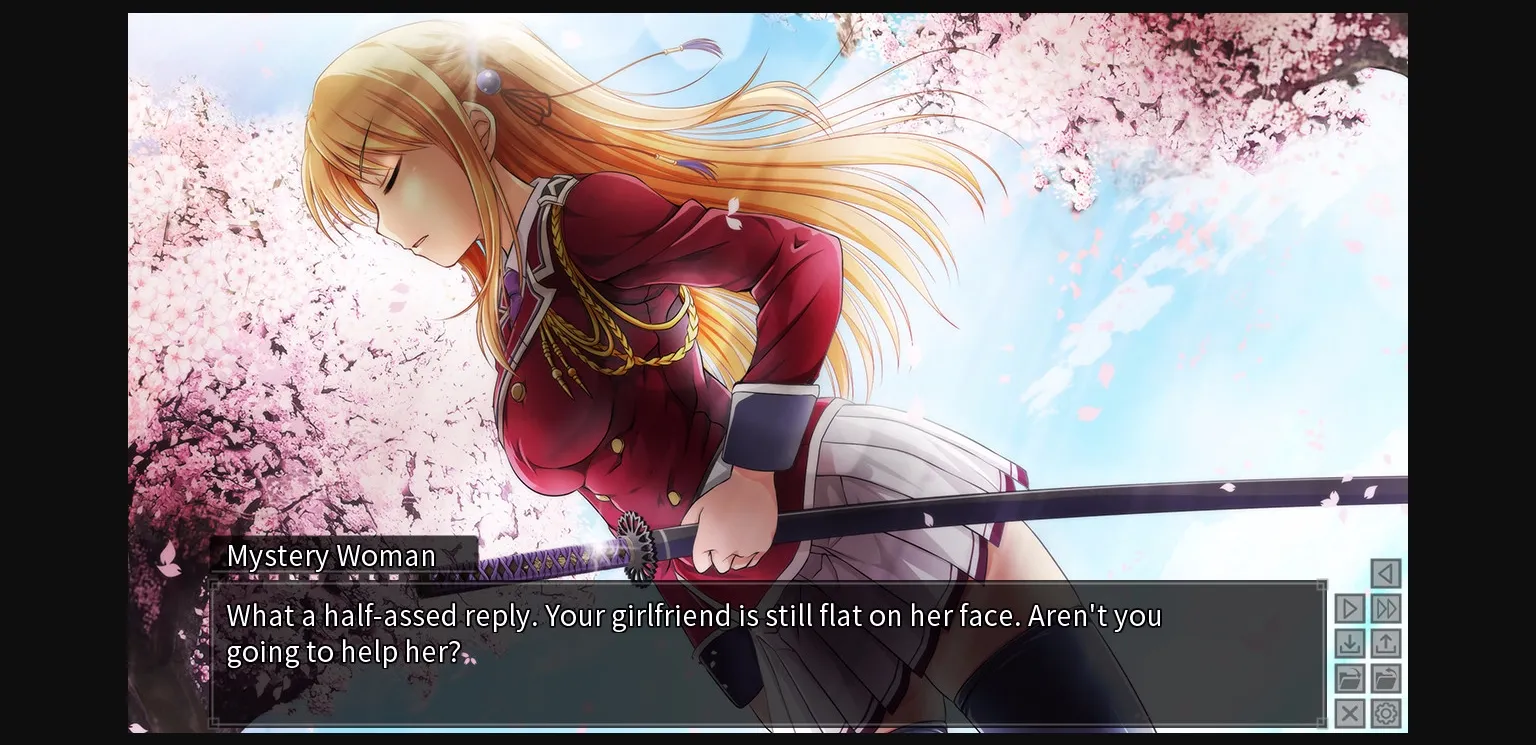The width and height of the screenshot is (1536, 745).
Task: Rollback to the previous dialogue line
Action: pyautogui.click(x=1385, y=572)
